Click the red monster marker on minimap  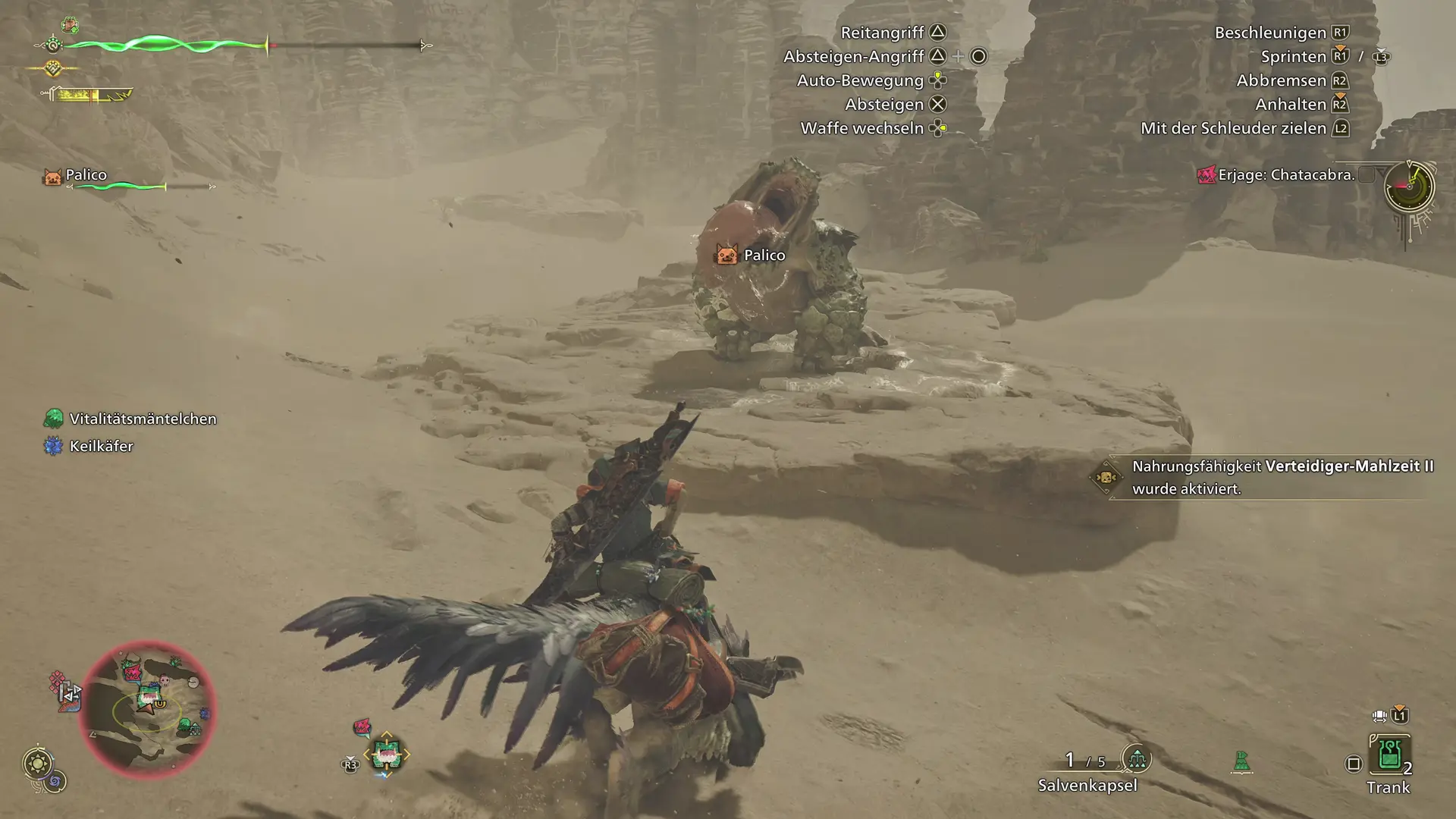tap(132, 671)
